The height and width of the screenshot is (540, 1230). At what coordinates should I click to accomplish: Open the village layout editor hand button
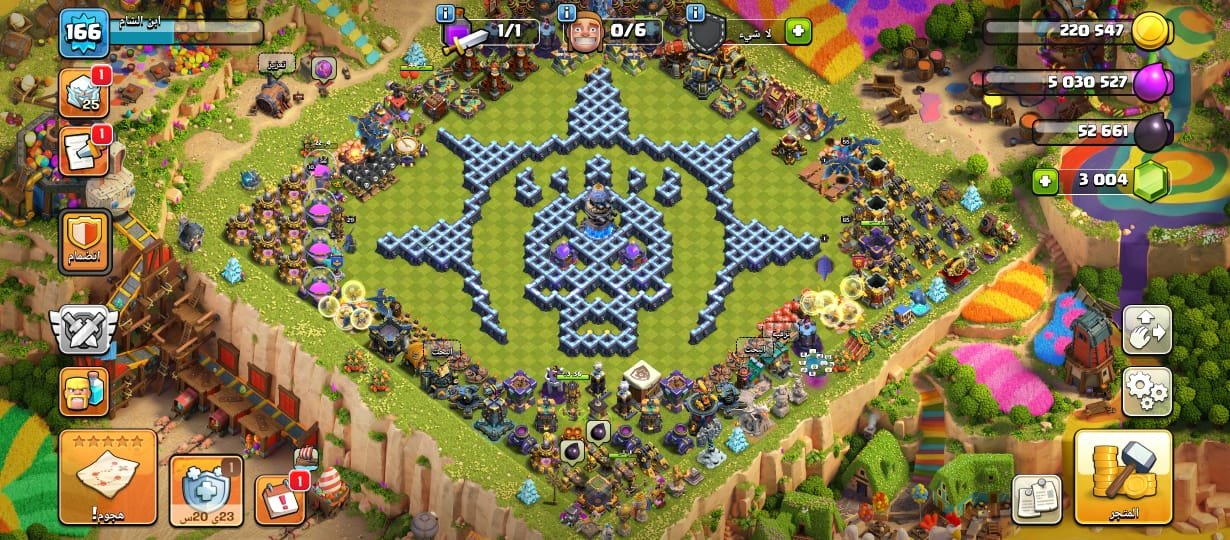pyautogui.click(x=1147, y=331)
